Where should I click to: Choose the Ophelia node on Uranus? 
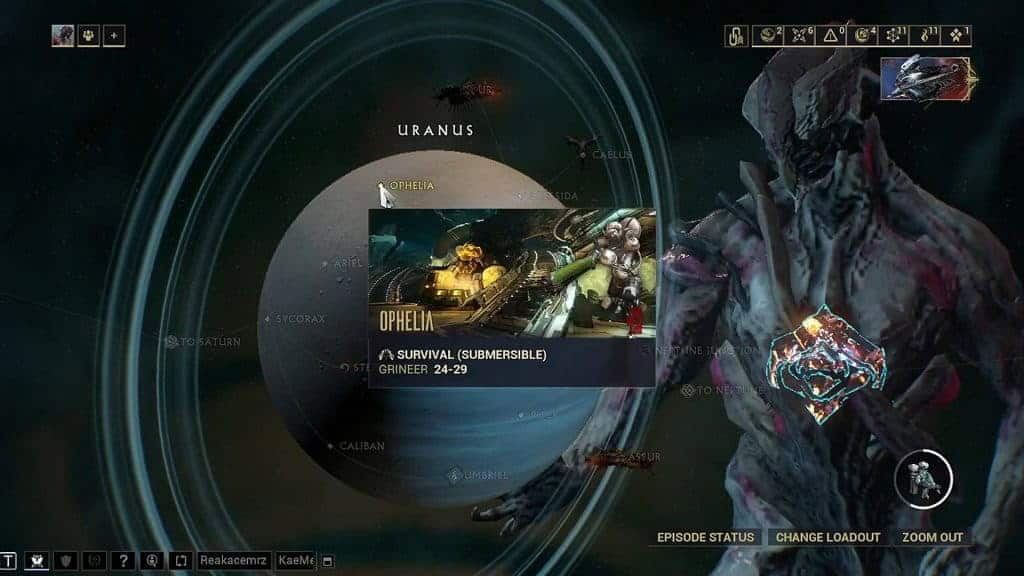coord(382,187)
